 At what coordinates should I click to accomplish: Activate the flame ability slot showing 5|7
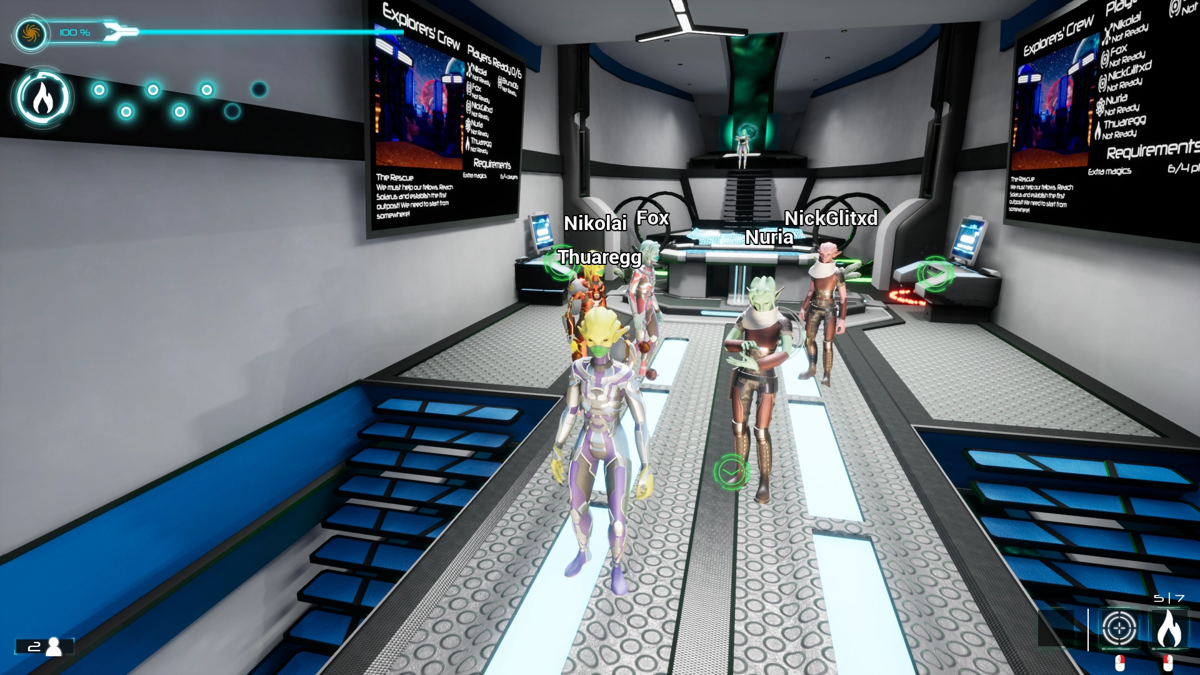click(x=1168, y=629)
